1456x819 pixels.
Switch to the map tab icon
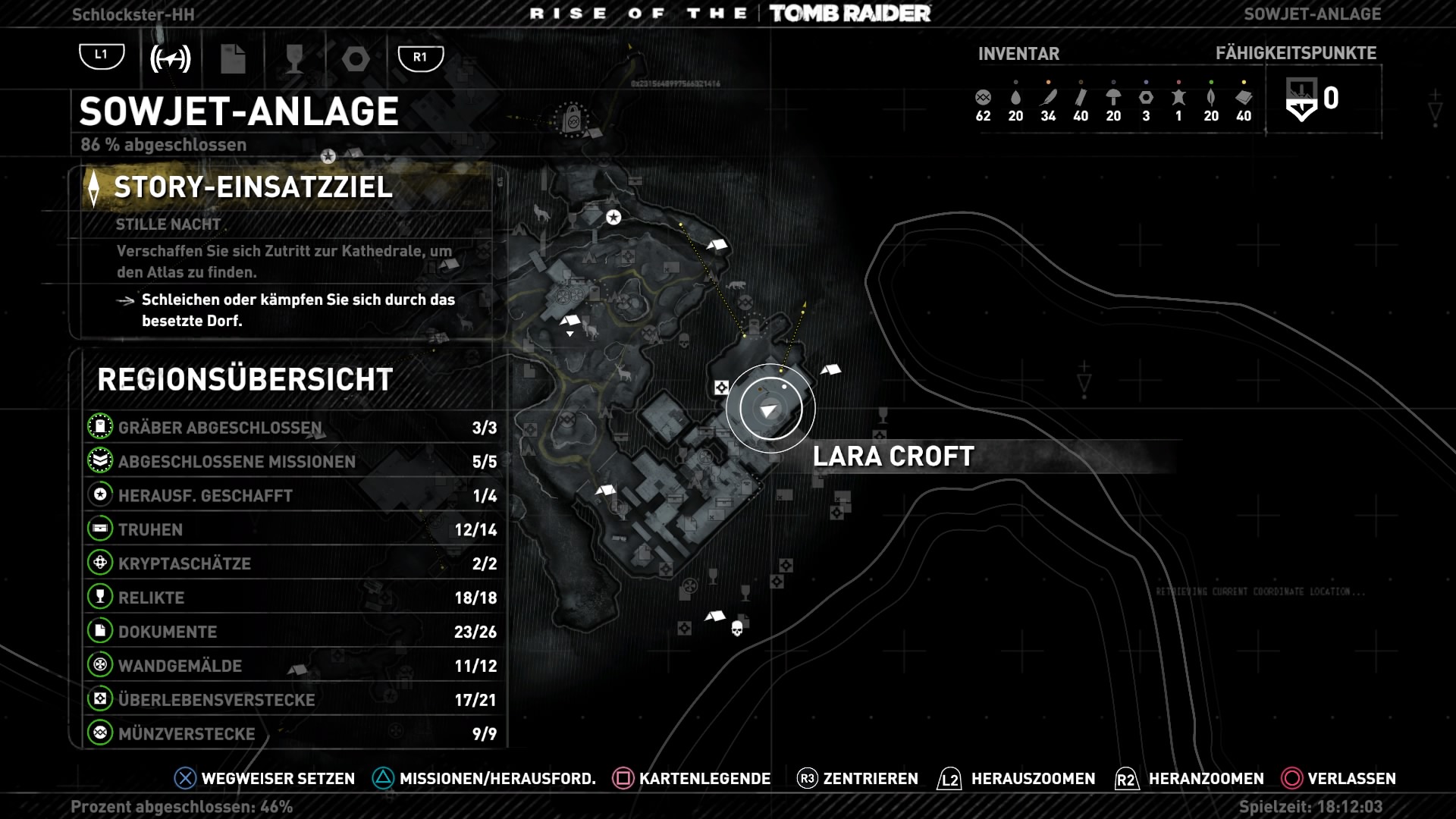point(171,58)
